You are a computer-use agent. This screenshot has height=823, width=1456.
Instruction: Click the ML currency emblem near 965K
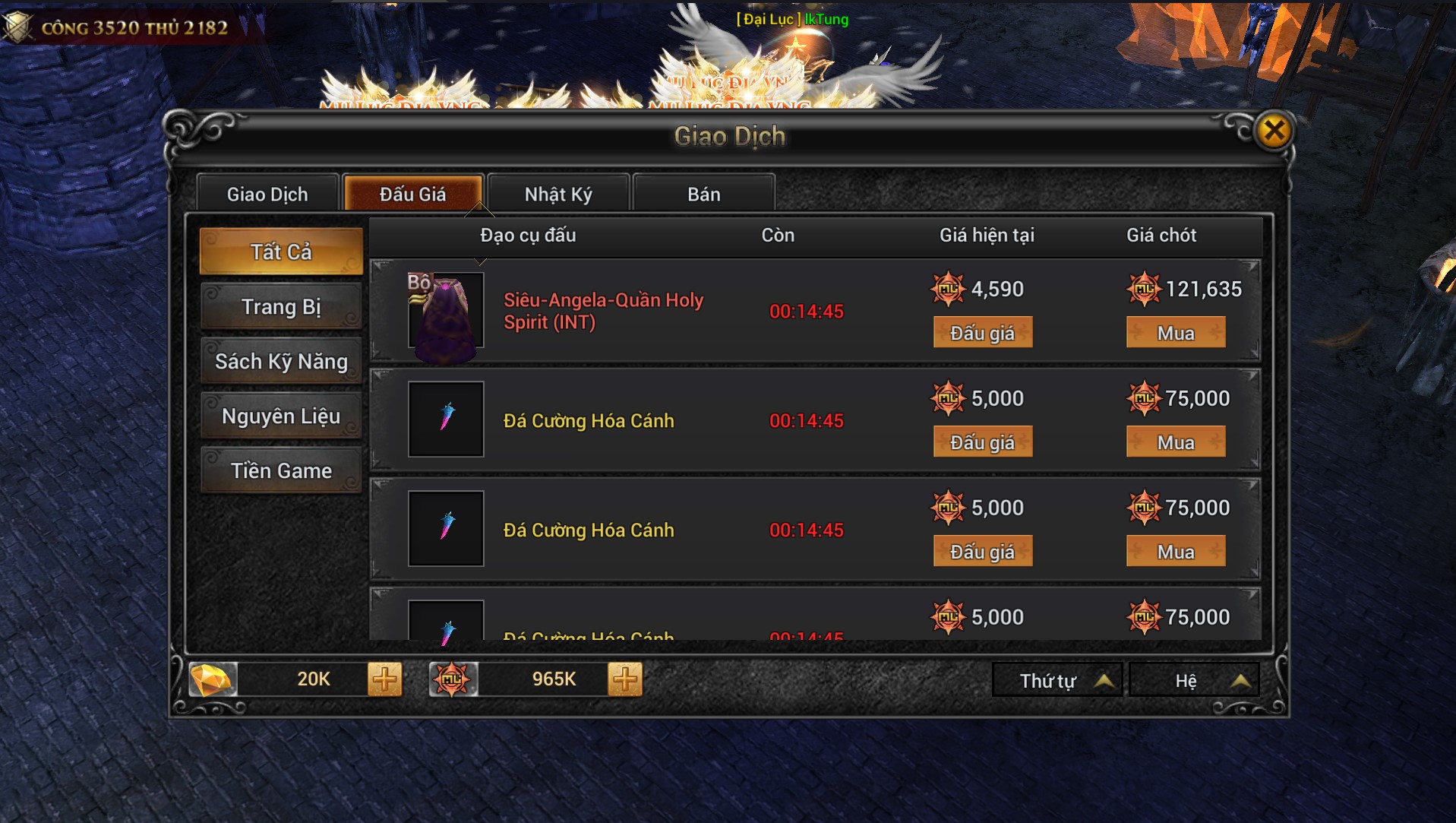click(453, 679)
